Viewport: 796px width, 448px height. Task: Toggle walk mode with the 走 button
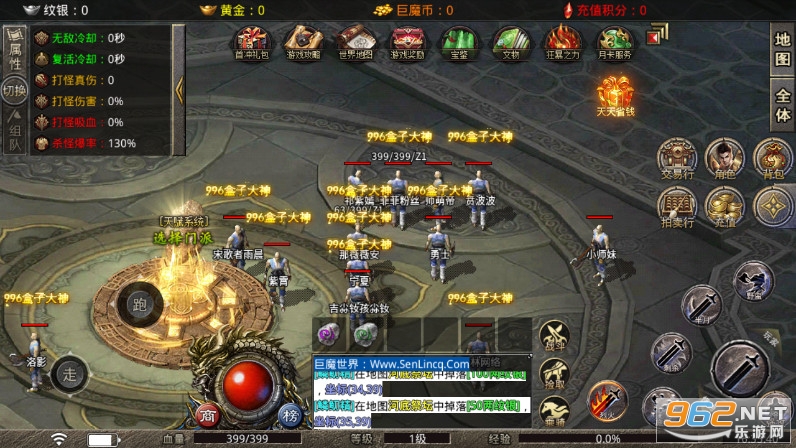tap(69, 373)
